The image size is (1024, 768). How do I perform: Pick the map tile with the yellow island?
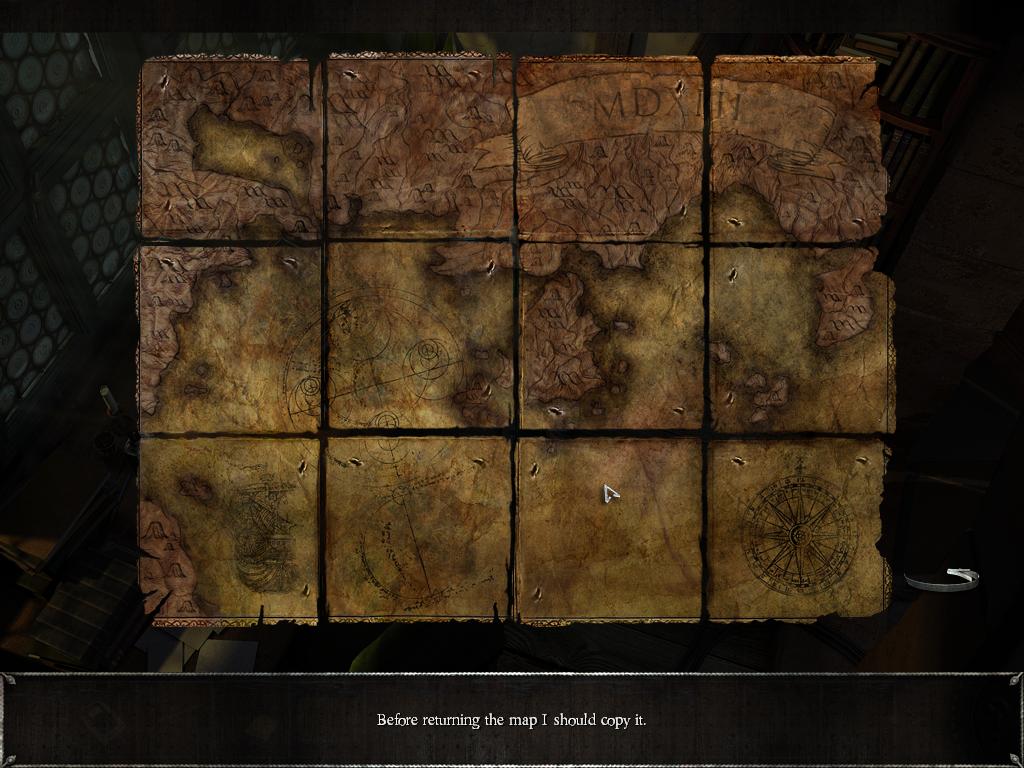(x=230, y=147)
